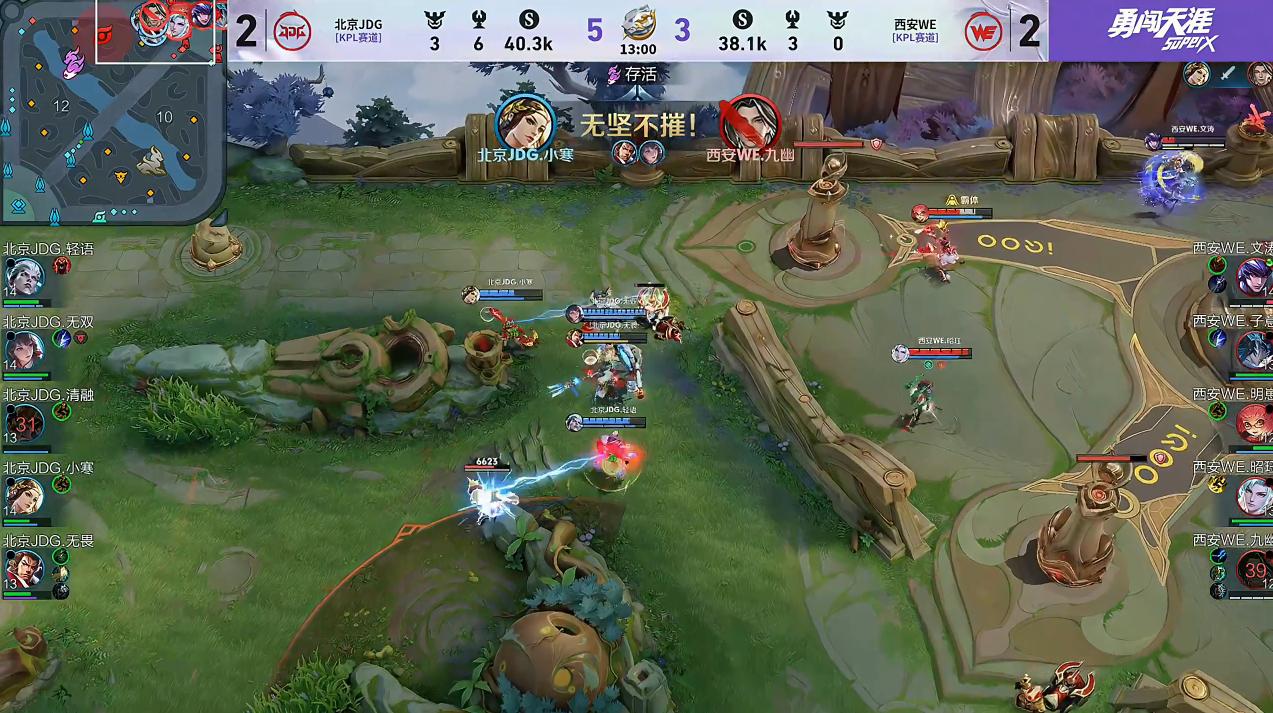Image resolution: width=1273 pixels, height=713 pixels.
Task: Select JDG player 清融's portrait
Action: click(25, 423)
